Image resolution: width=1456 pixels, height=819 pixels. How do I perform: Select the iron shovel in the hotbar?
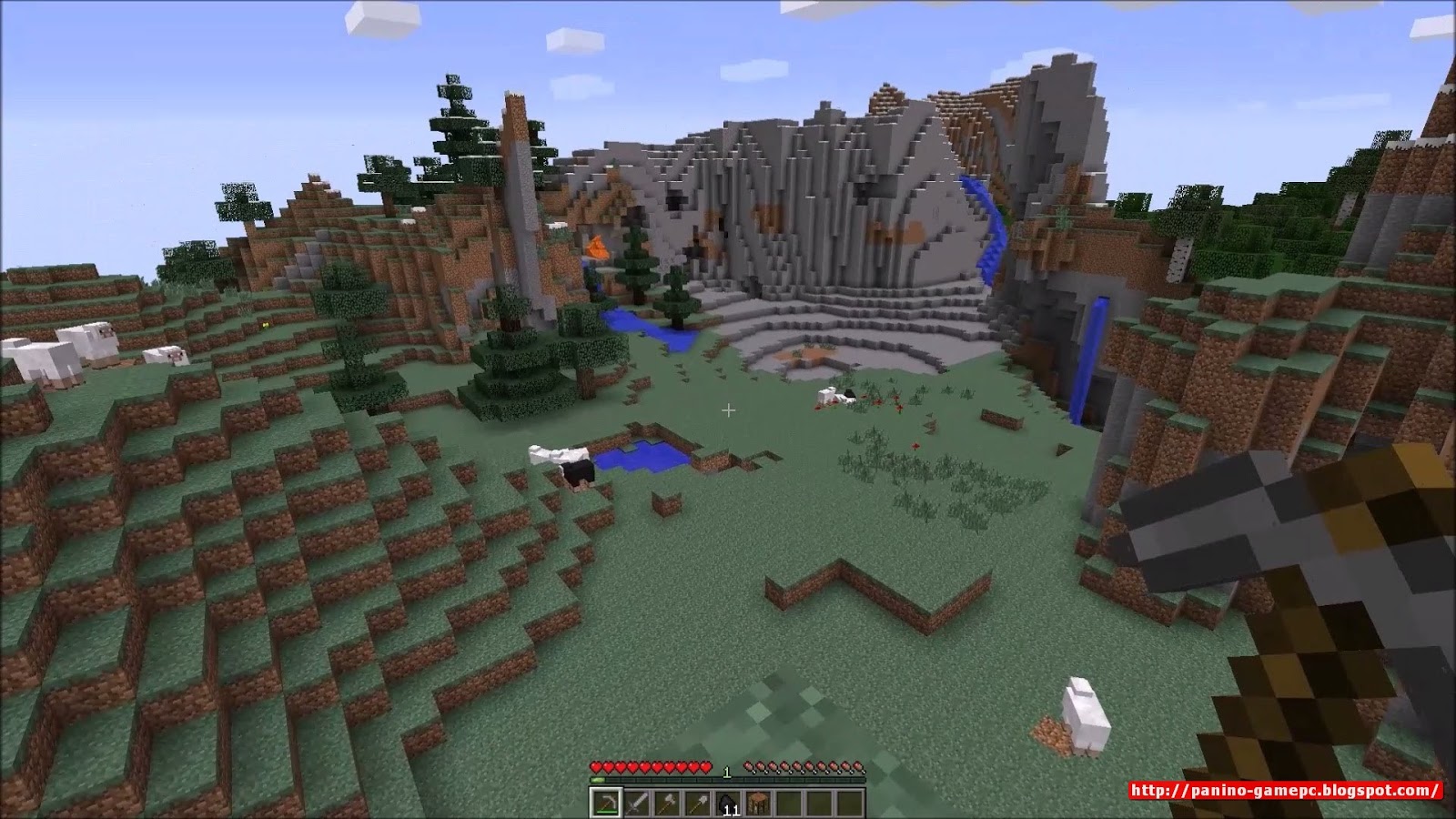point(698,803)
